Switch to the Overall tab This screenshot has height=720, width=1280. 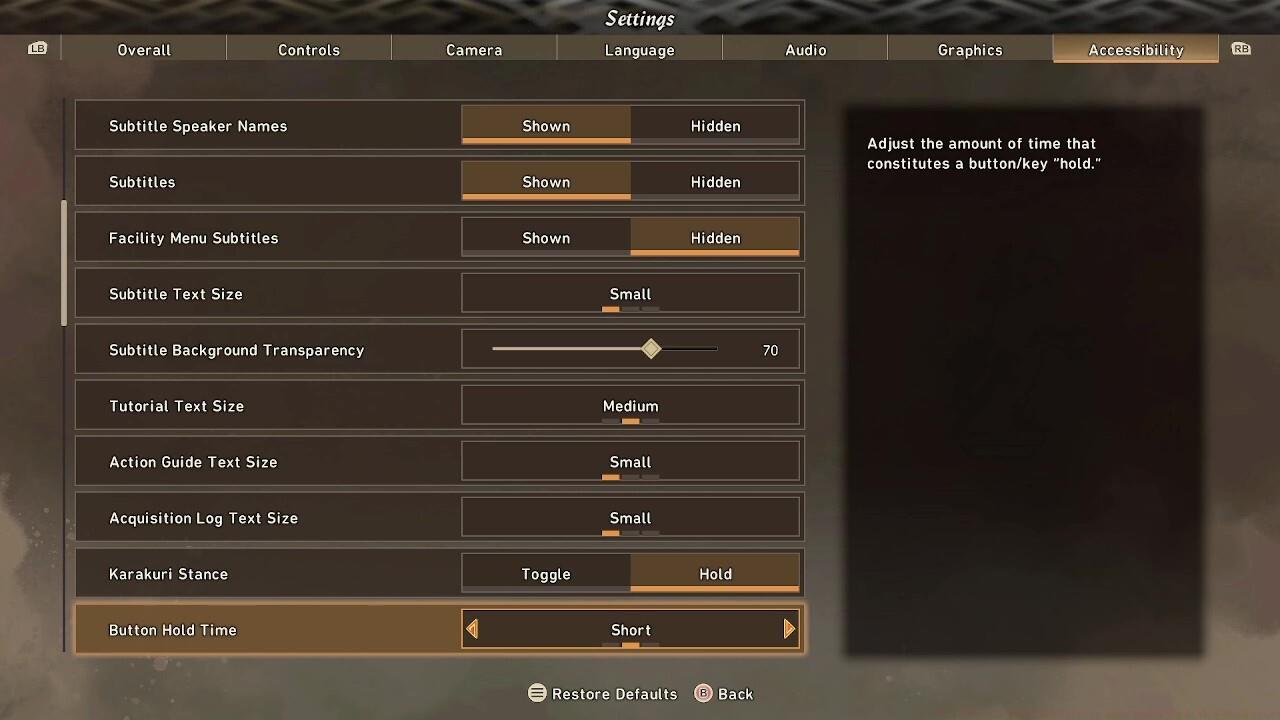click(144, 50)
